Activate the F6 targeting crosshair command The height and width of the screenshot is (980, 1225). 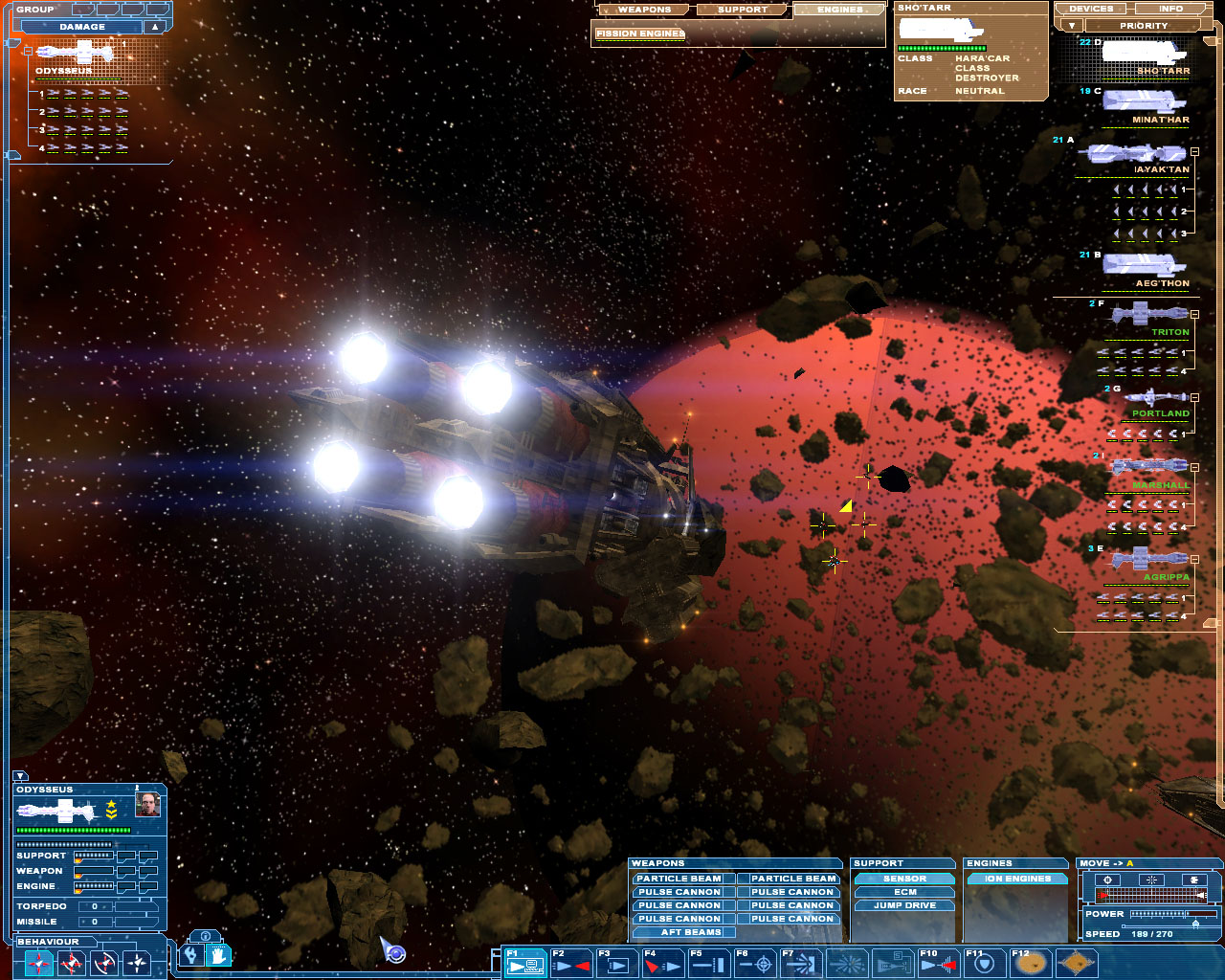(755, 964)
